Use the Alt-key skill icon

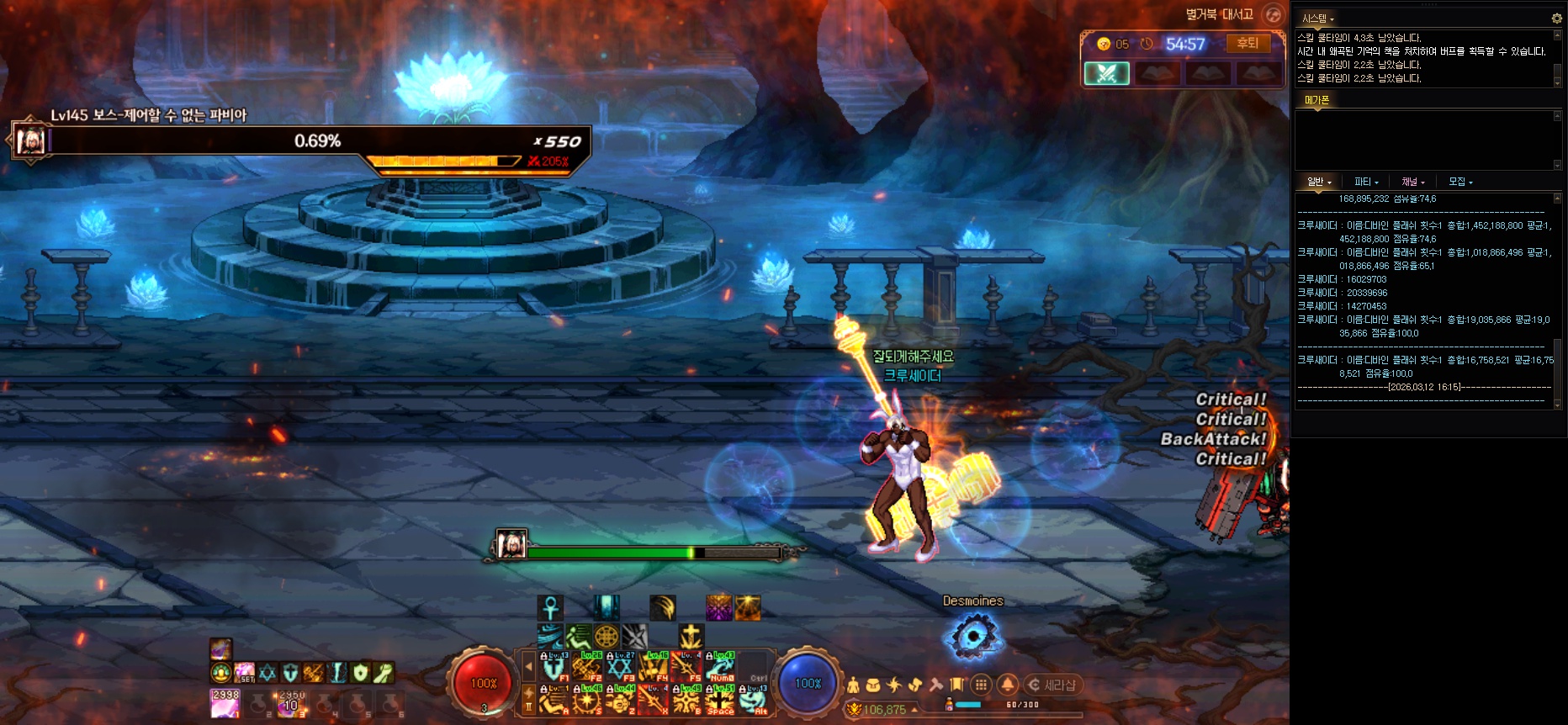pos(754,700)
